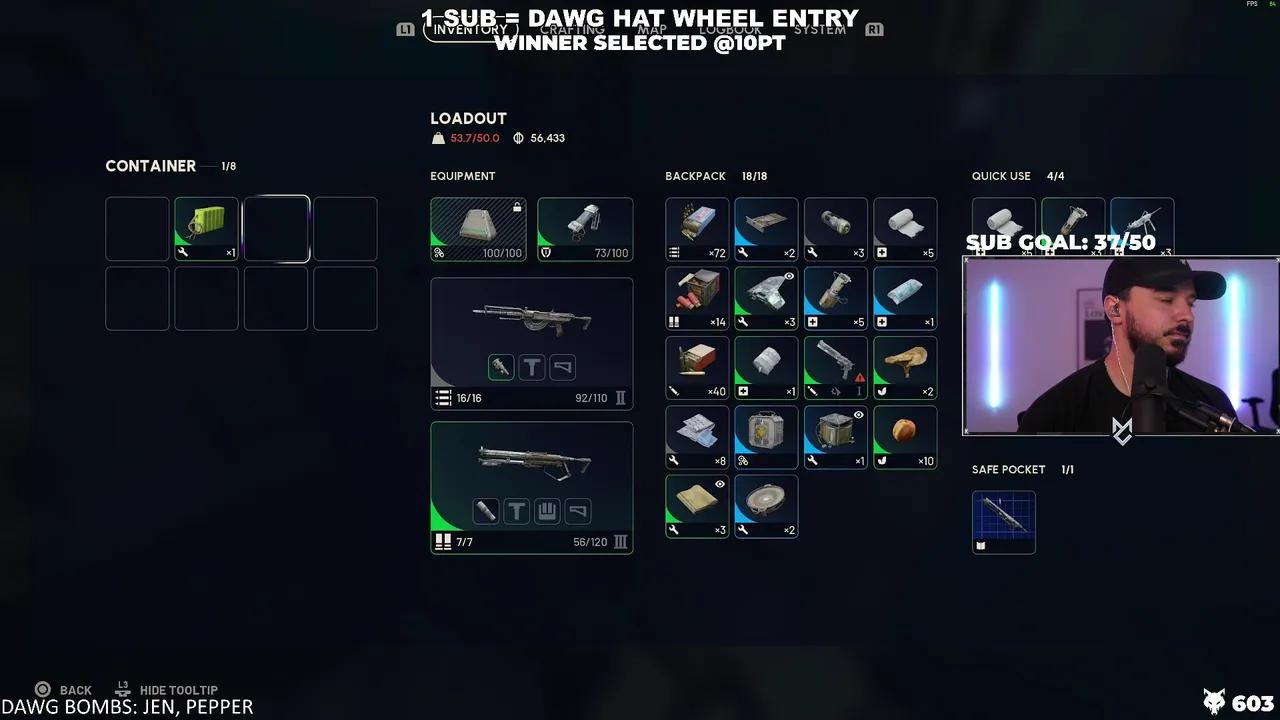
Task: Select the ammo box stack of 40
Action: pos(697,367)
